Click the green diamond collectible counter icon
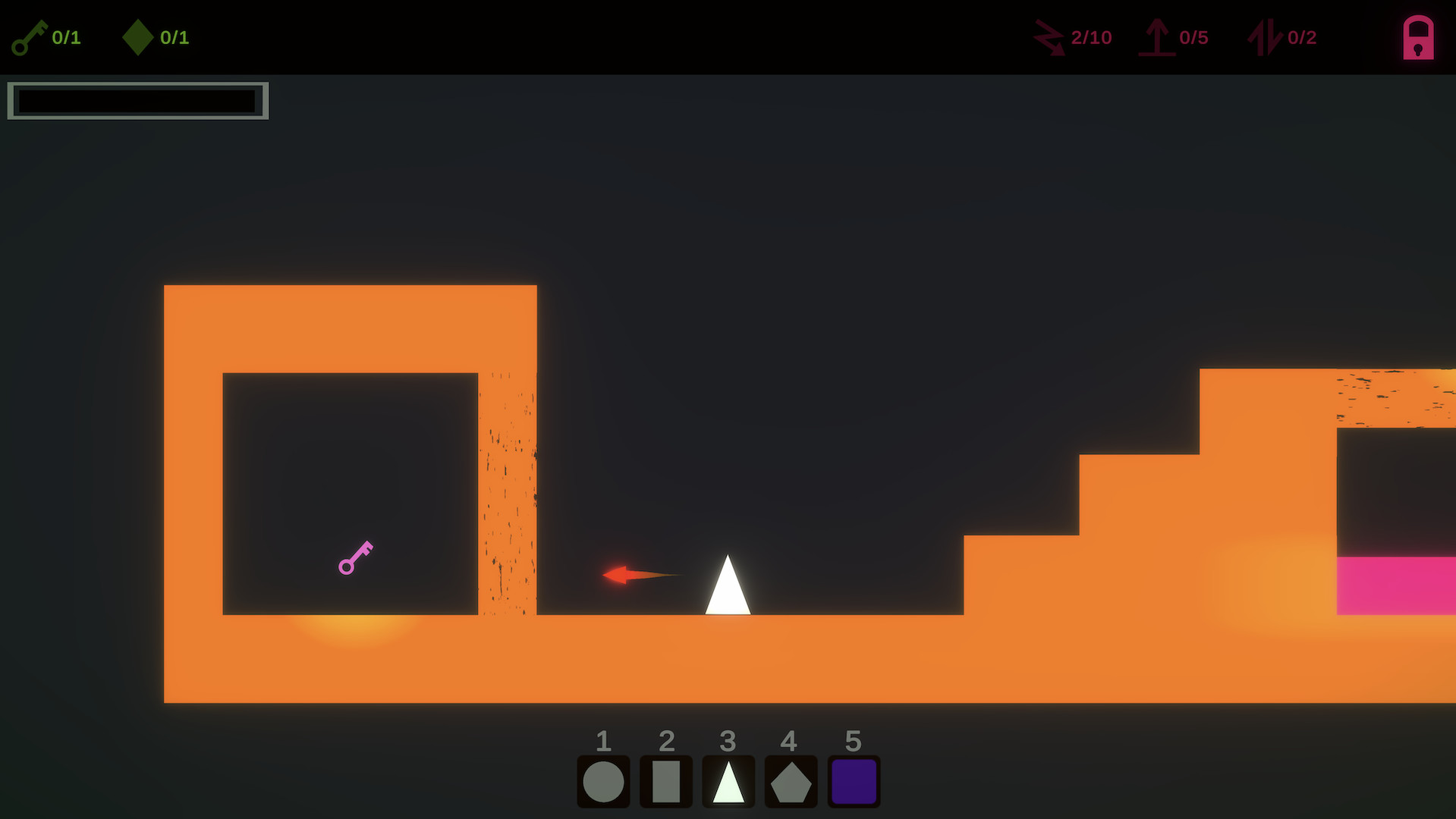The image size is (1456, 819). click(x=139, y=36)
